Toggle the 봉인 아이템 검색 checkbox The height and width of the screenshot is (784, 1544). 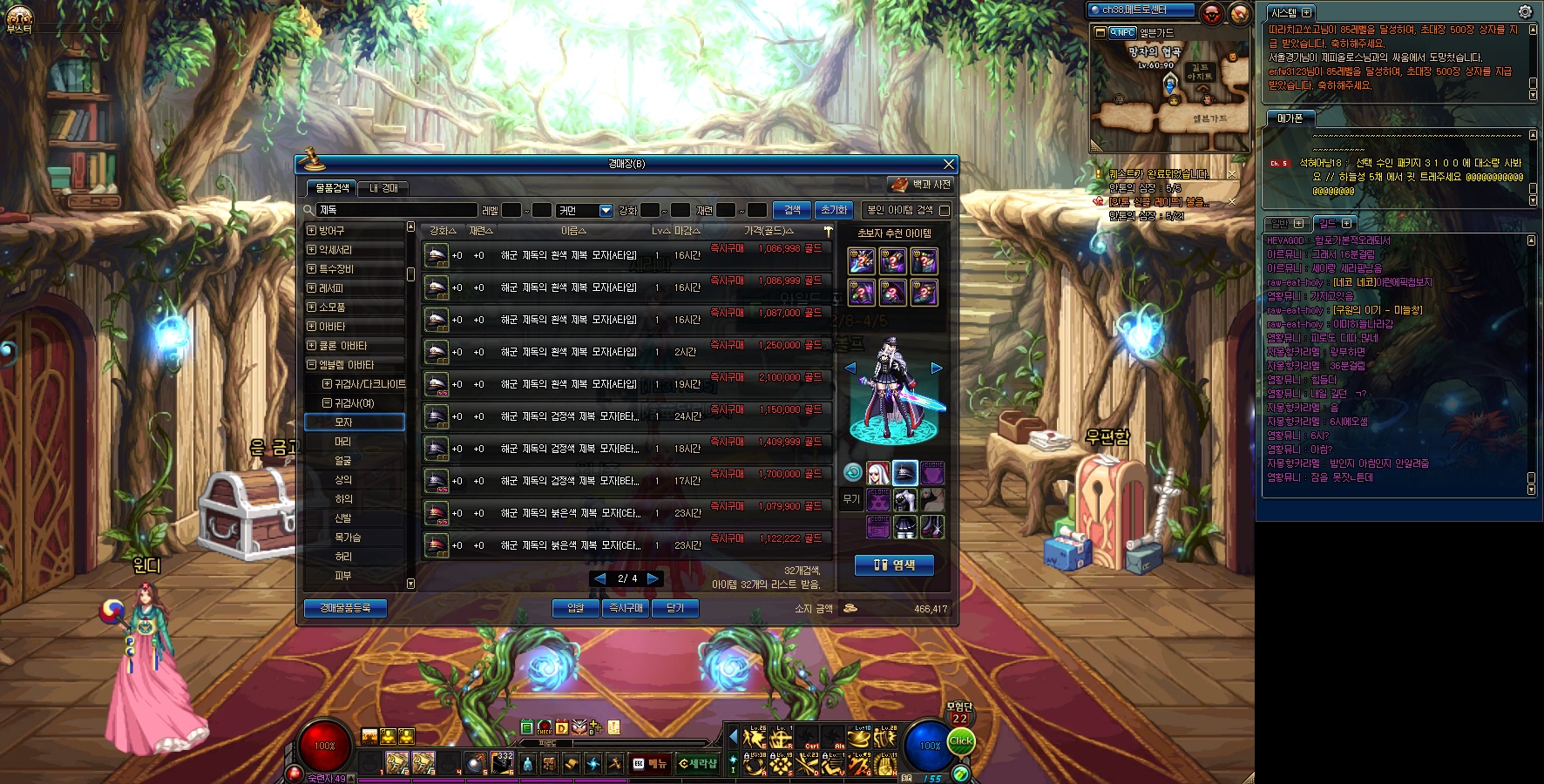click(x=945, y=210)
